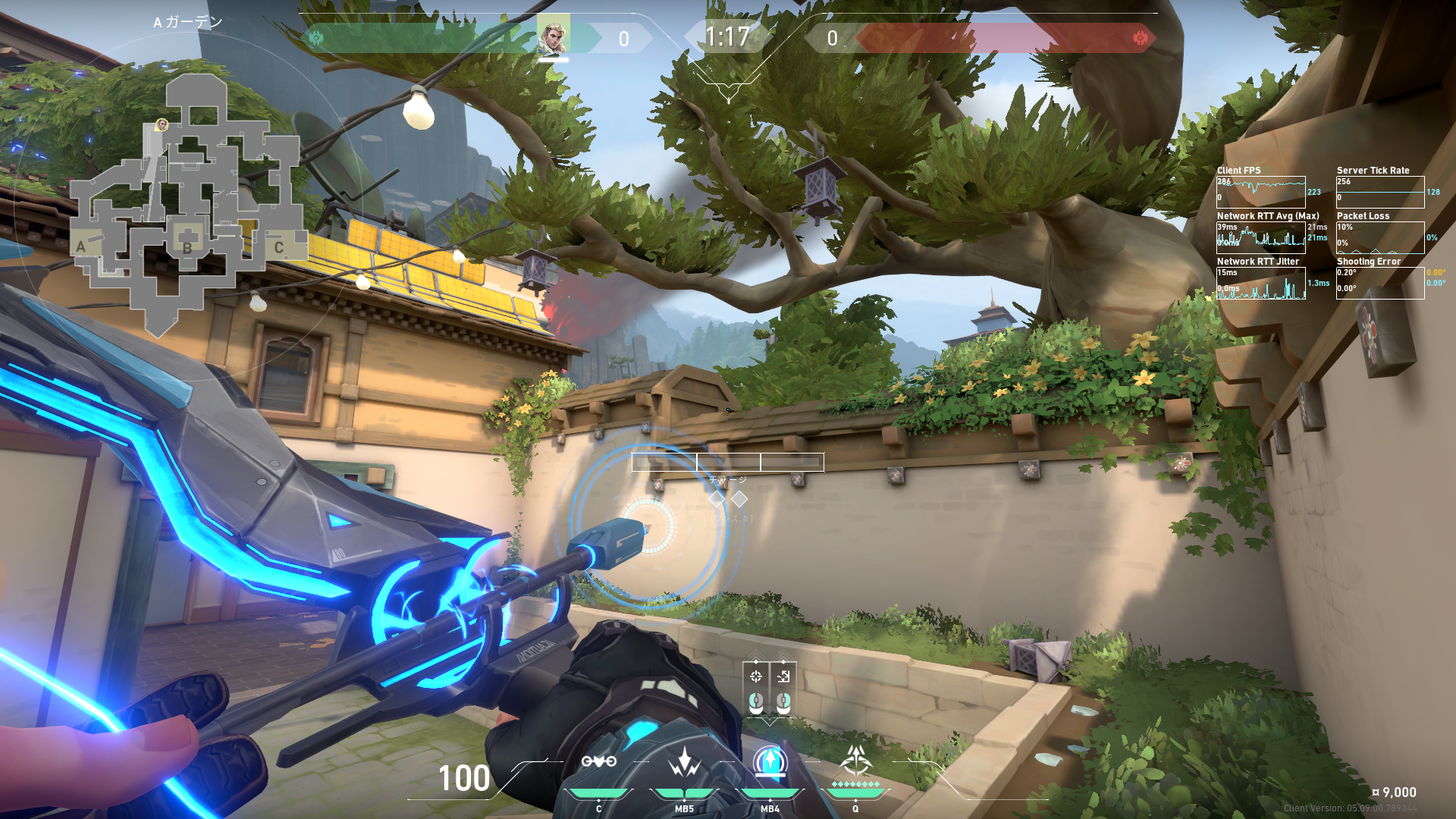
Task: Click the Packet Loss graph panel
Action: [1379, 237]
